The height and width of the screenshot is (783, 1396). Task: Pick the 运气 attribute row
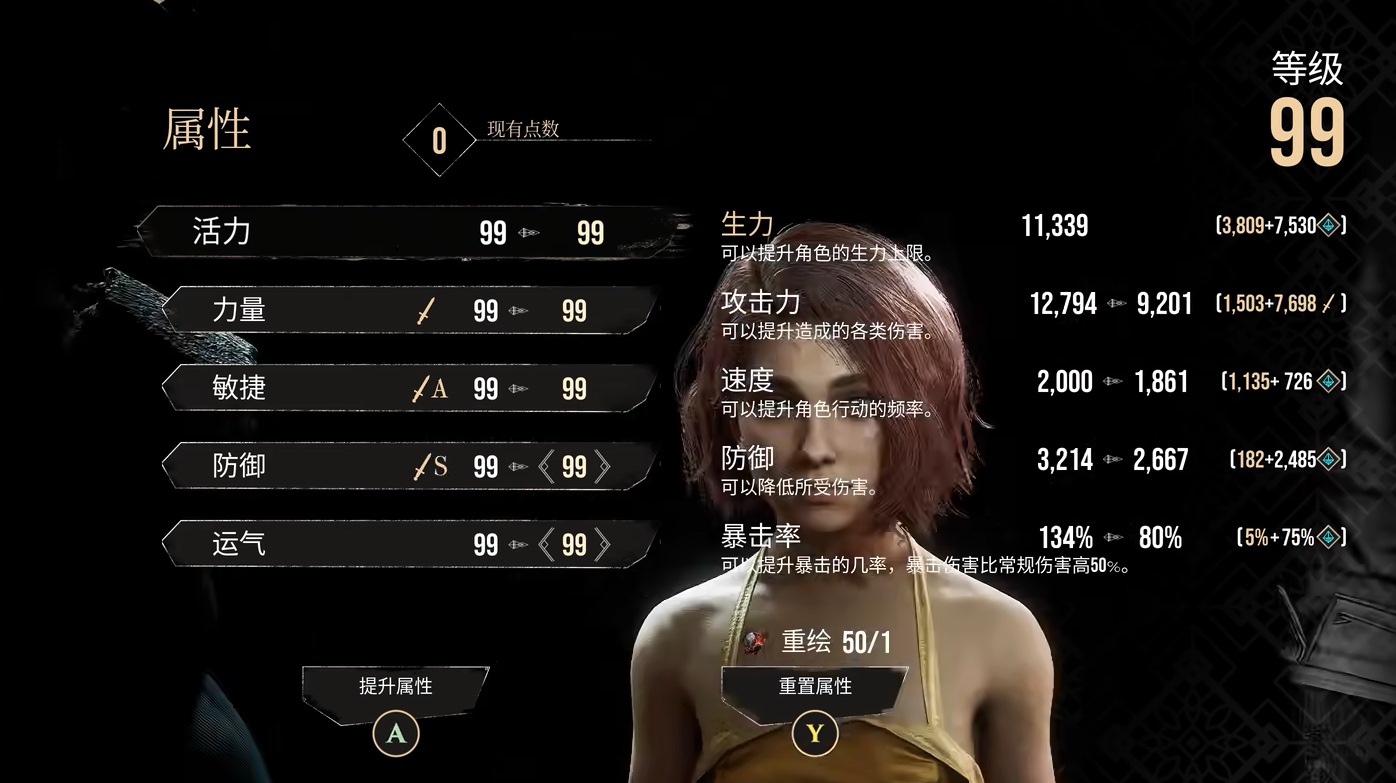410,544
